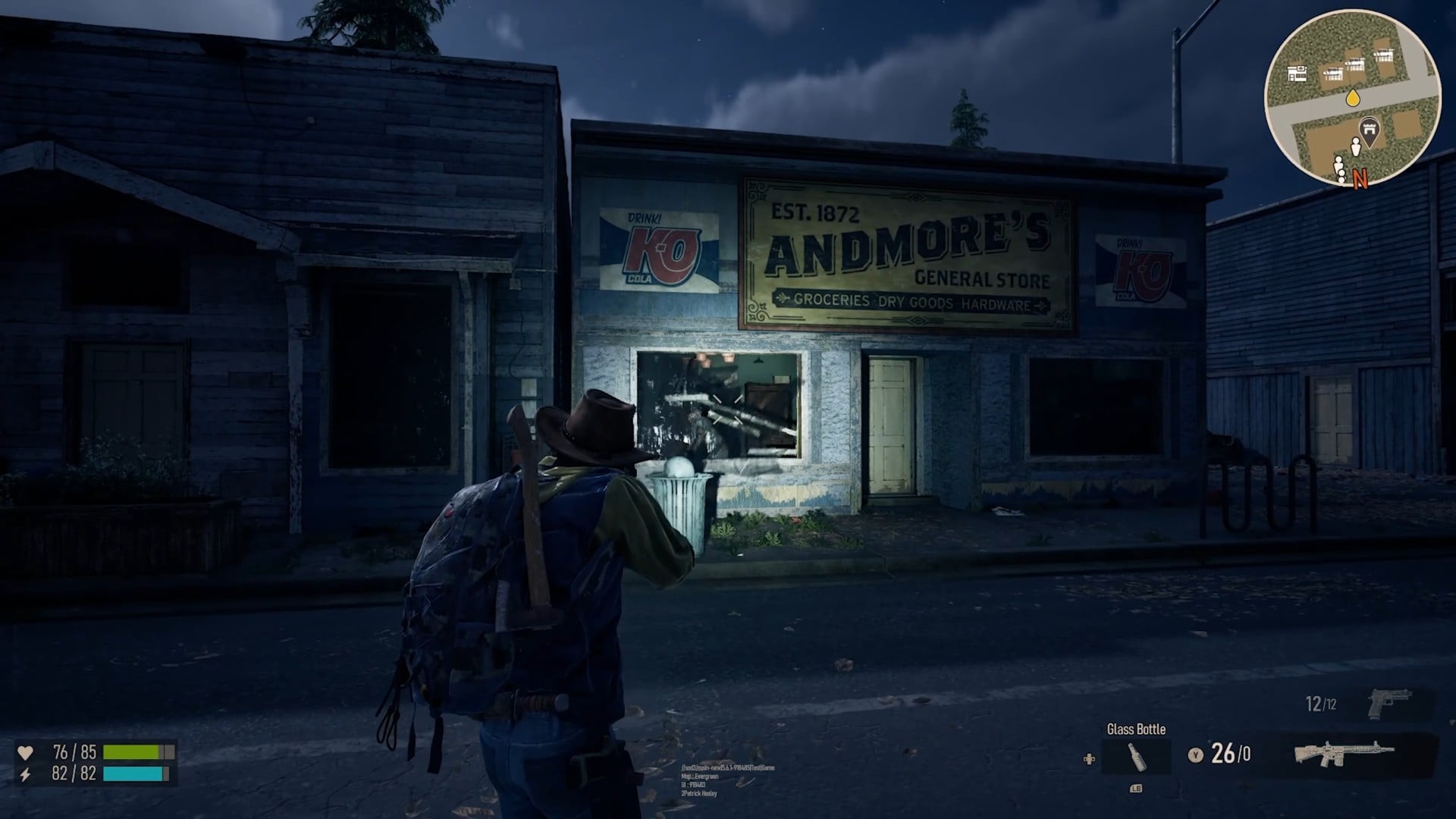Select the dark base marker pin on minimap
This screenshot has height=819, width=1456.
[x=1370, y=129]
